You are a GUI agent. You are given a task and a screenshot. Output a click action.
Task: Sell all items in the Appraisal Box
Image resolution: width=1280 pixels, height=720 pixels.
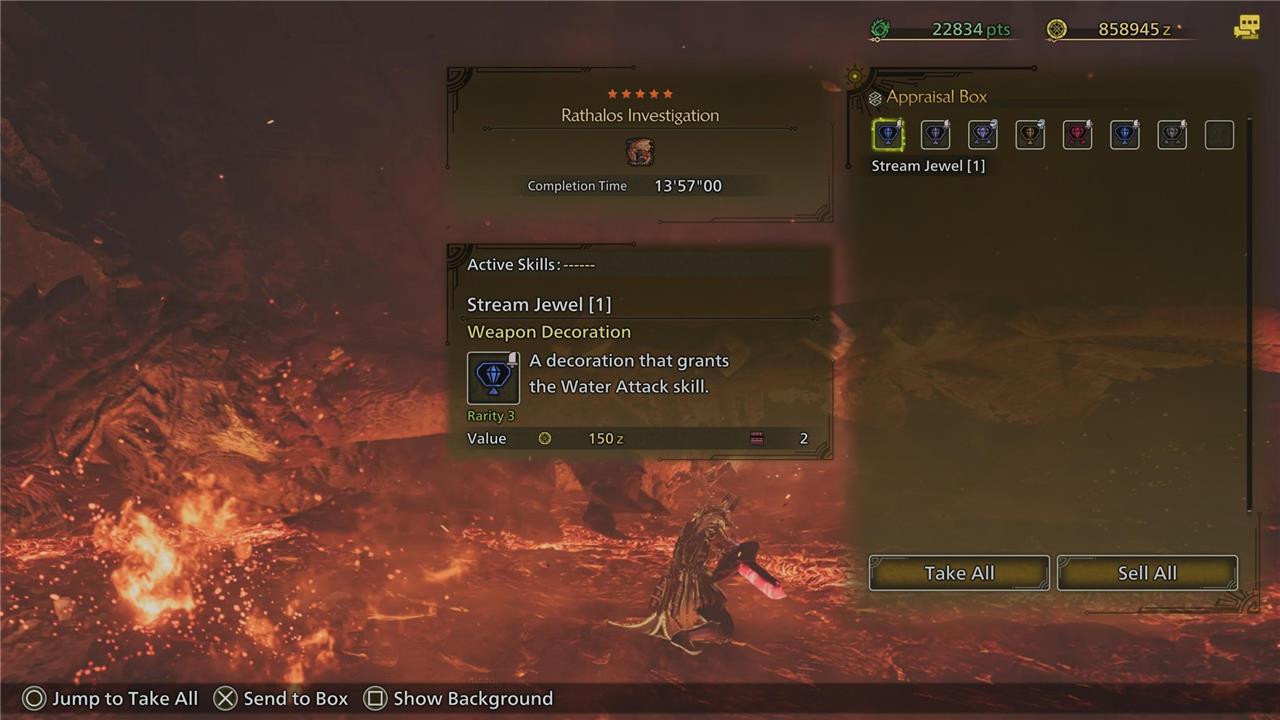point(1147,573)
